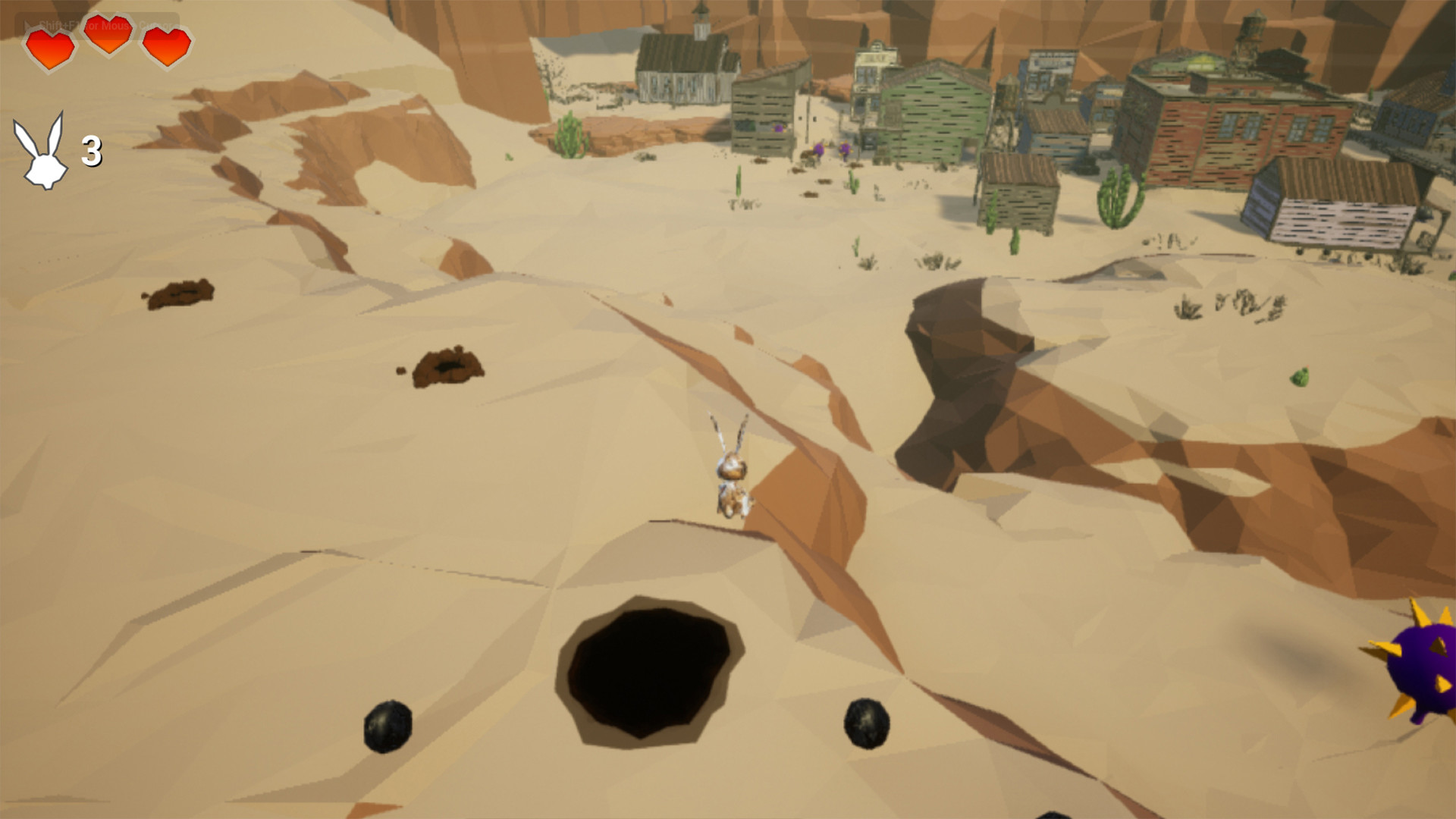The height and width of the screenshot is (819, 1456).
Task: Select the white rabbit lives icon
Action: point(39,152)
